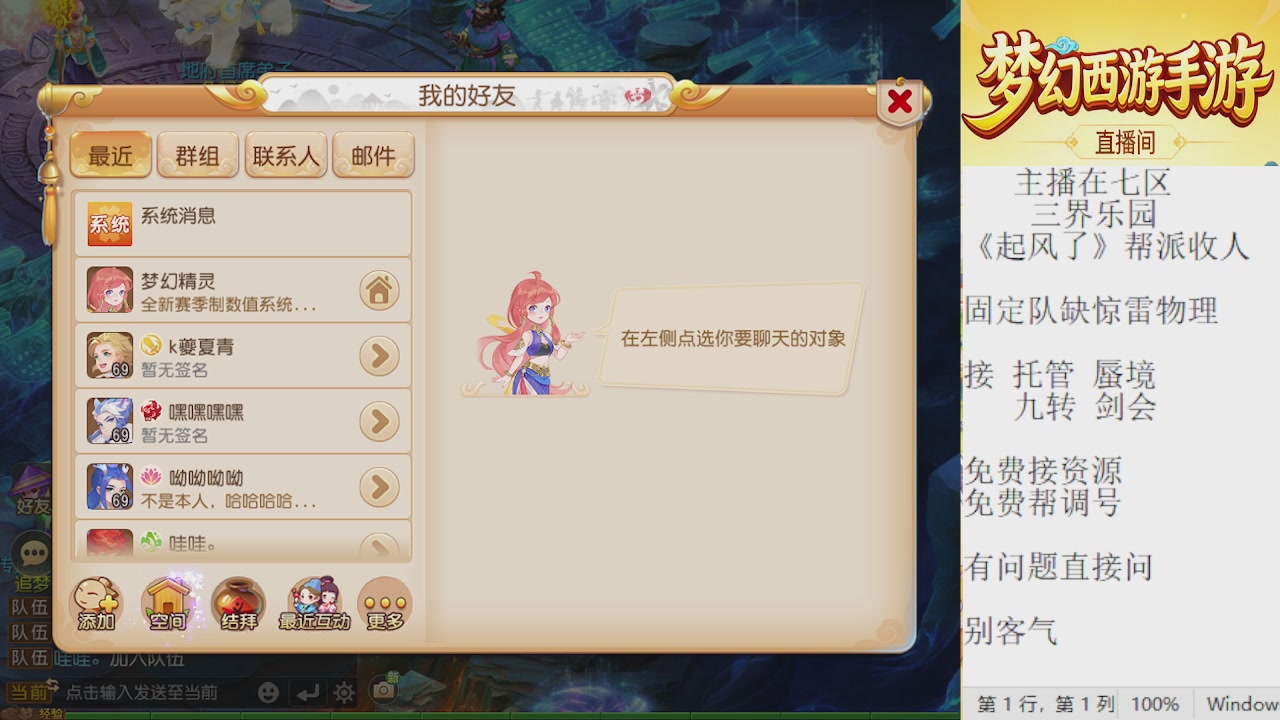Screen dimensions: 1280x720
Task: Toggle the 当前 chat channel selector
Action: 30,692
